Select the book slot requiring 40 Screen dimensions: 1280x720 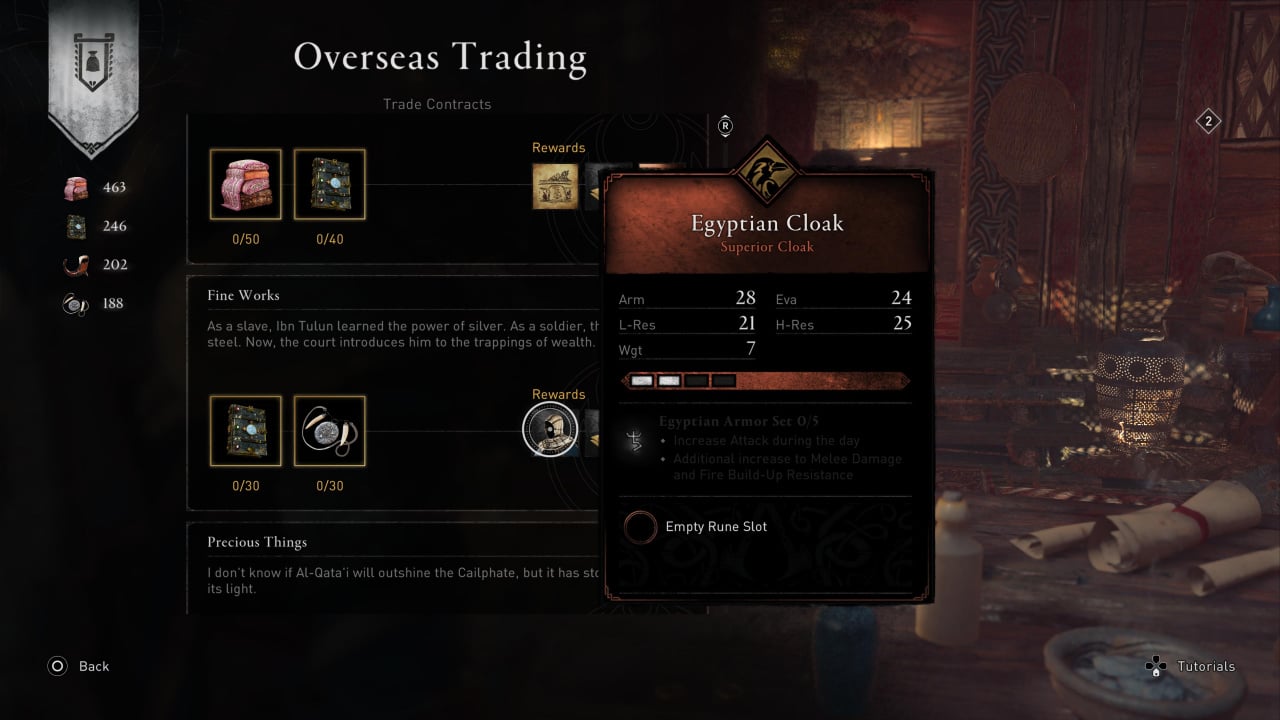329,184
